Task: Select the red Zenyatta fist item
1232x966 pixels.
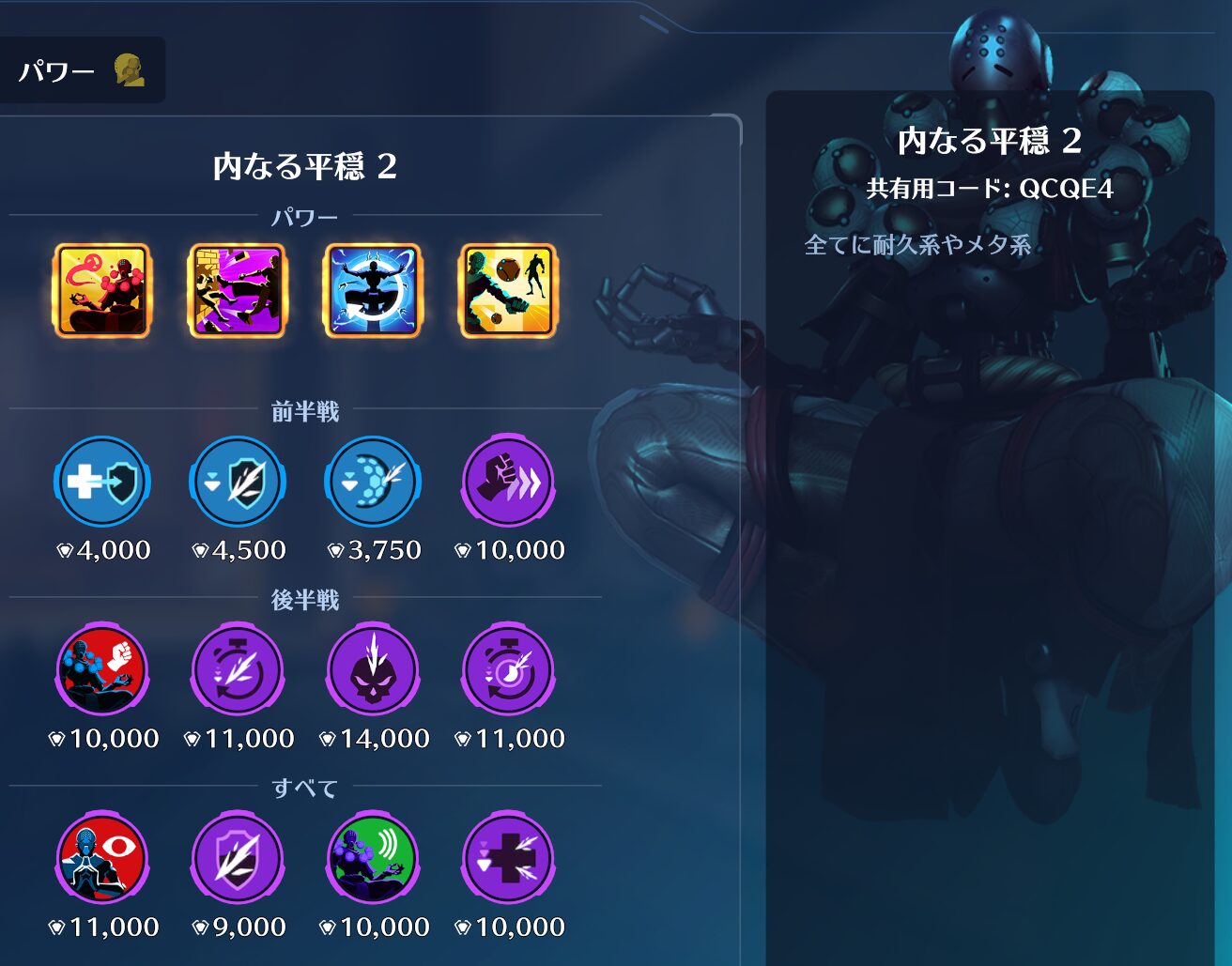Action: [x=101, y=670]
